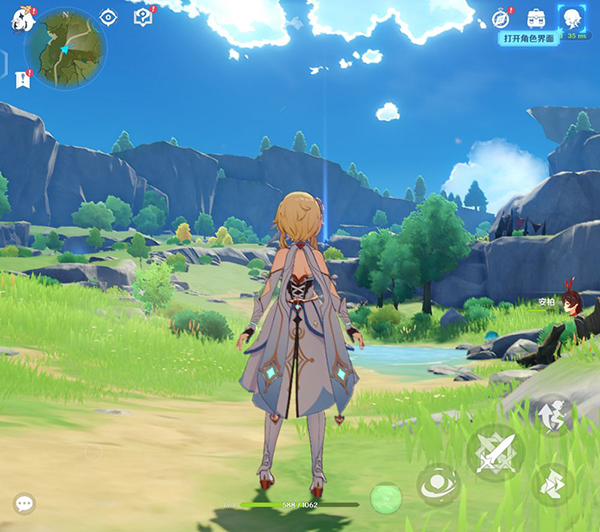Use the green elemental burst orb
This screenshot has width=600, height=532.
[x=385, y=497]
